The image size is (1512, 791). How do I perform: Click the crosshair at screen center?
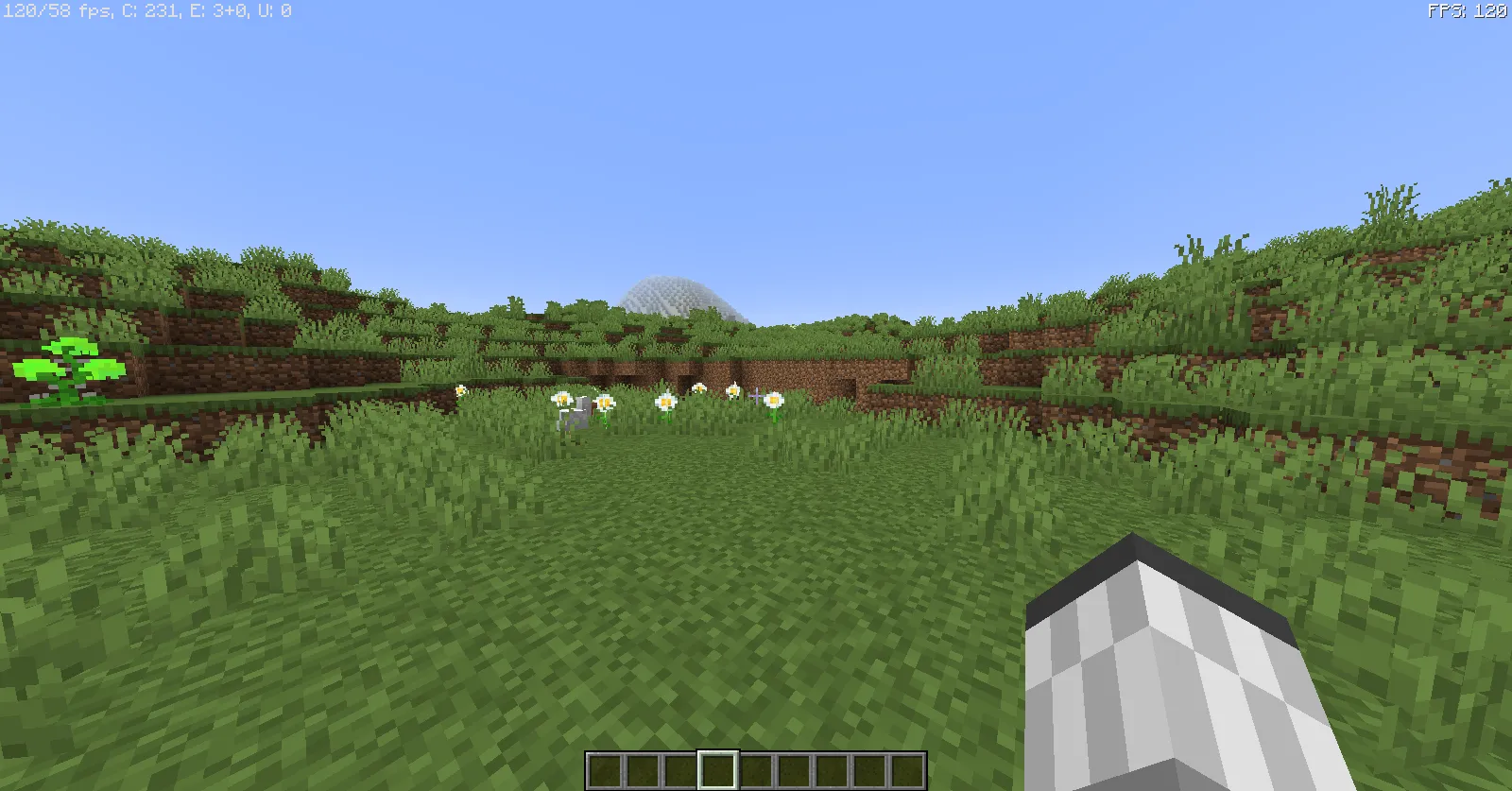pos(756,395)
